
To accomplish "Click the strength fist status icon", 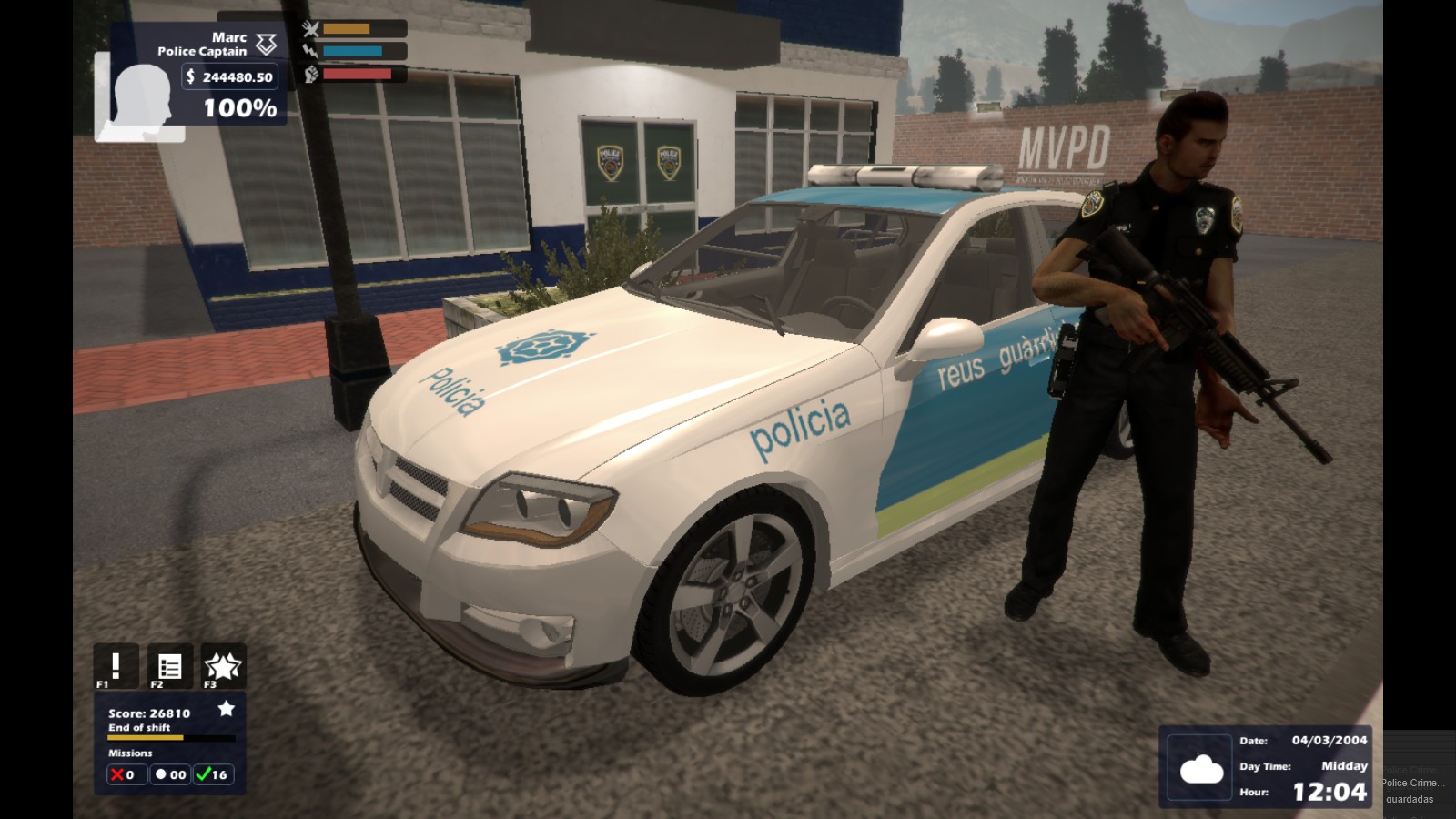I will (313, 75).
